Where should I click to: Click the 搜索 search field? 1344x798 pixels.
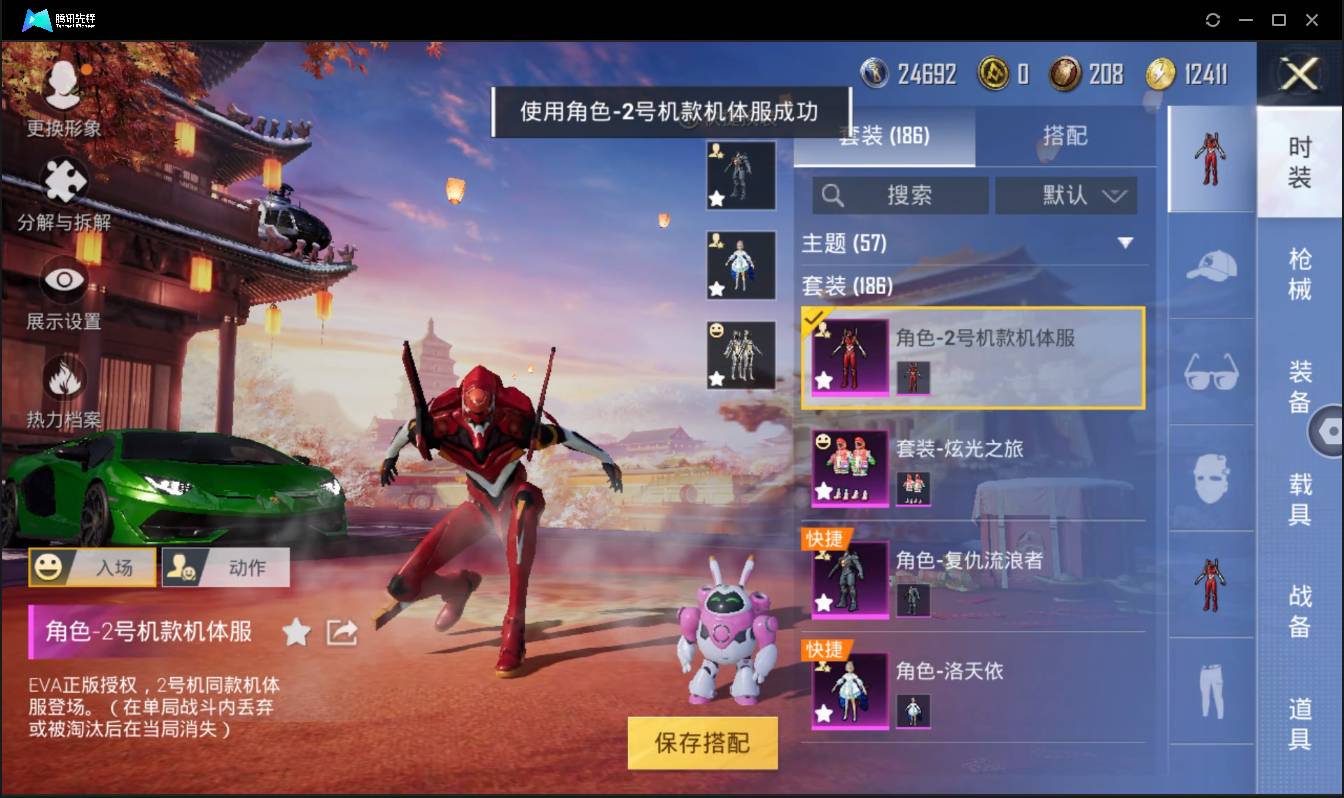tap(900, 195)
